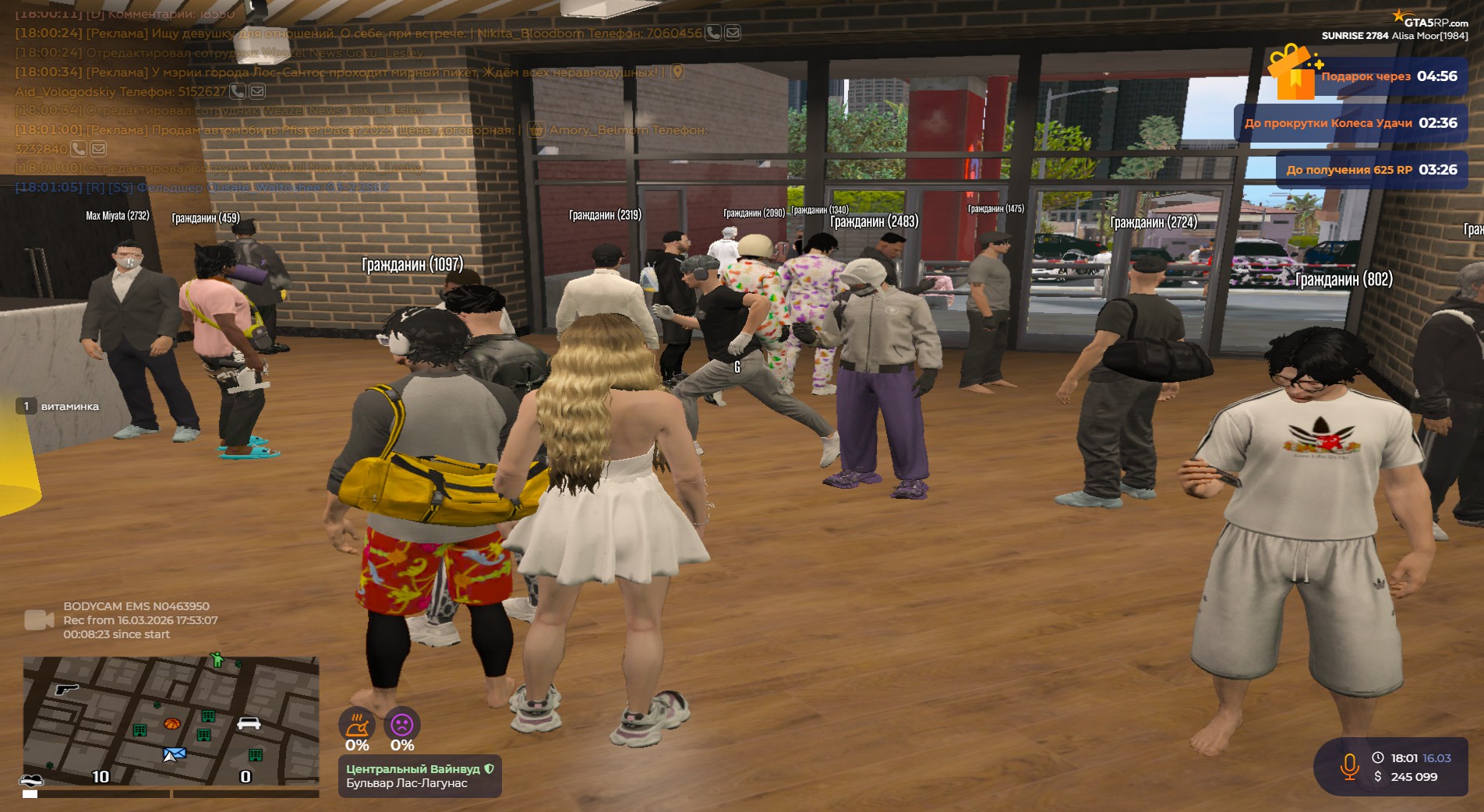Image resolution: width=1484 pixels, height=812 pixels.
Task: Open the shop basket icon in car advert
Action: point(536,129)
